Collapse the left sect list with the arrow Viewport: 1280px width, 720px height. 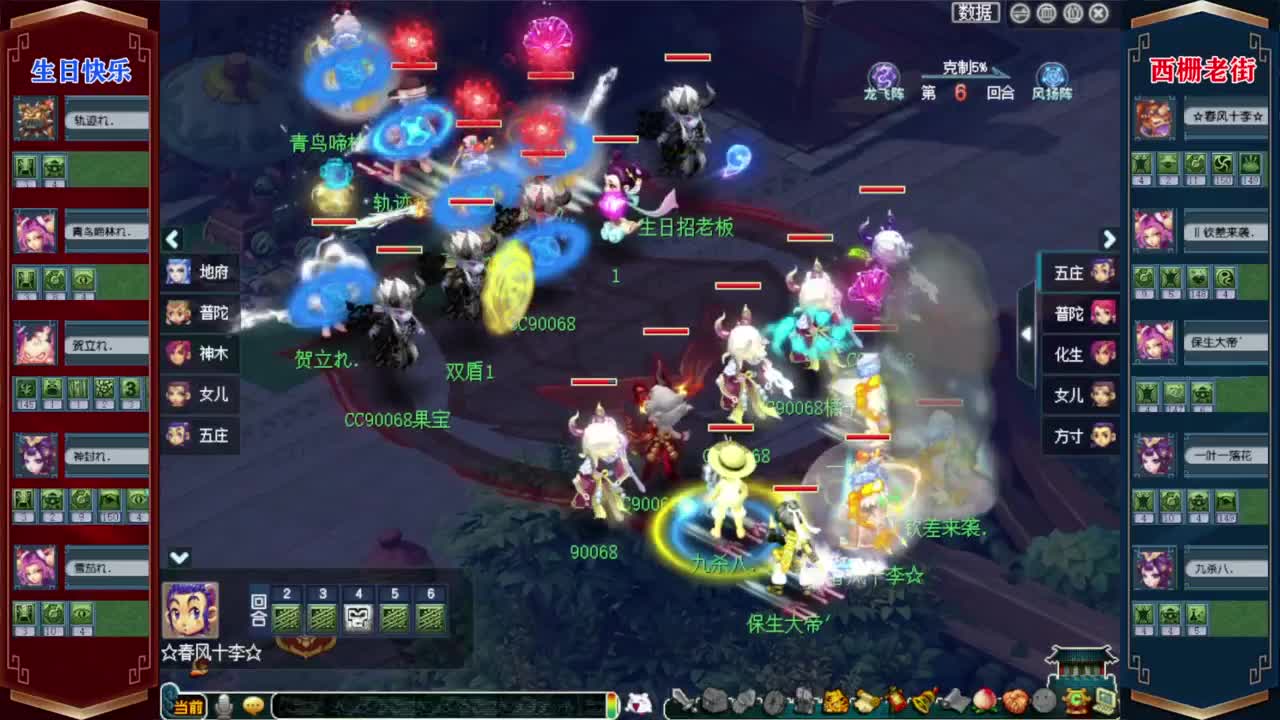172,240
